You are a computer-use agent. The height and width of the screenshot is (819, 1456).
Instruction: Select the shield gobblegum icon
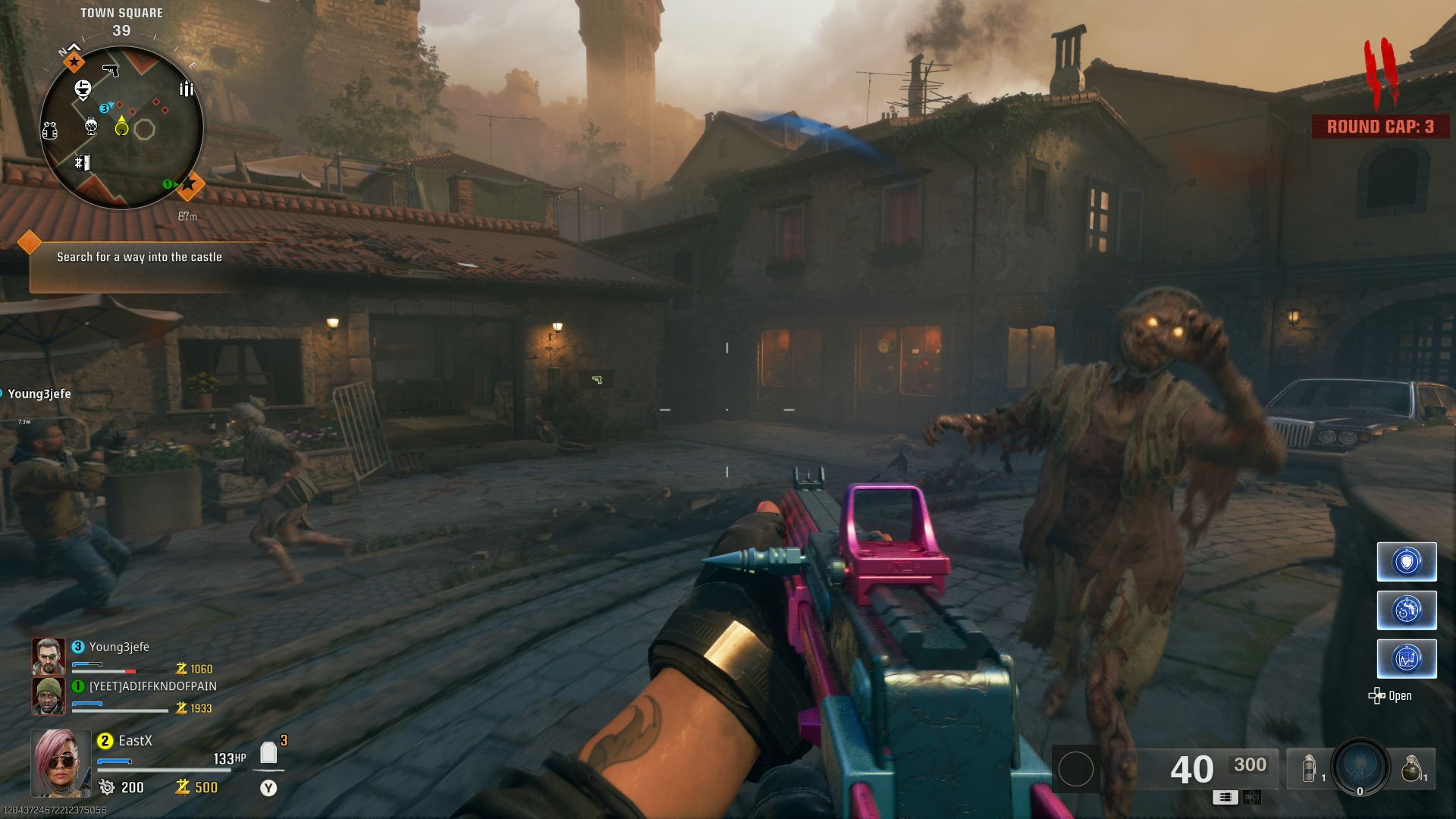[1407, 562]
